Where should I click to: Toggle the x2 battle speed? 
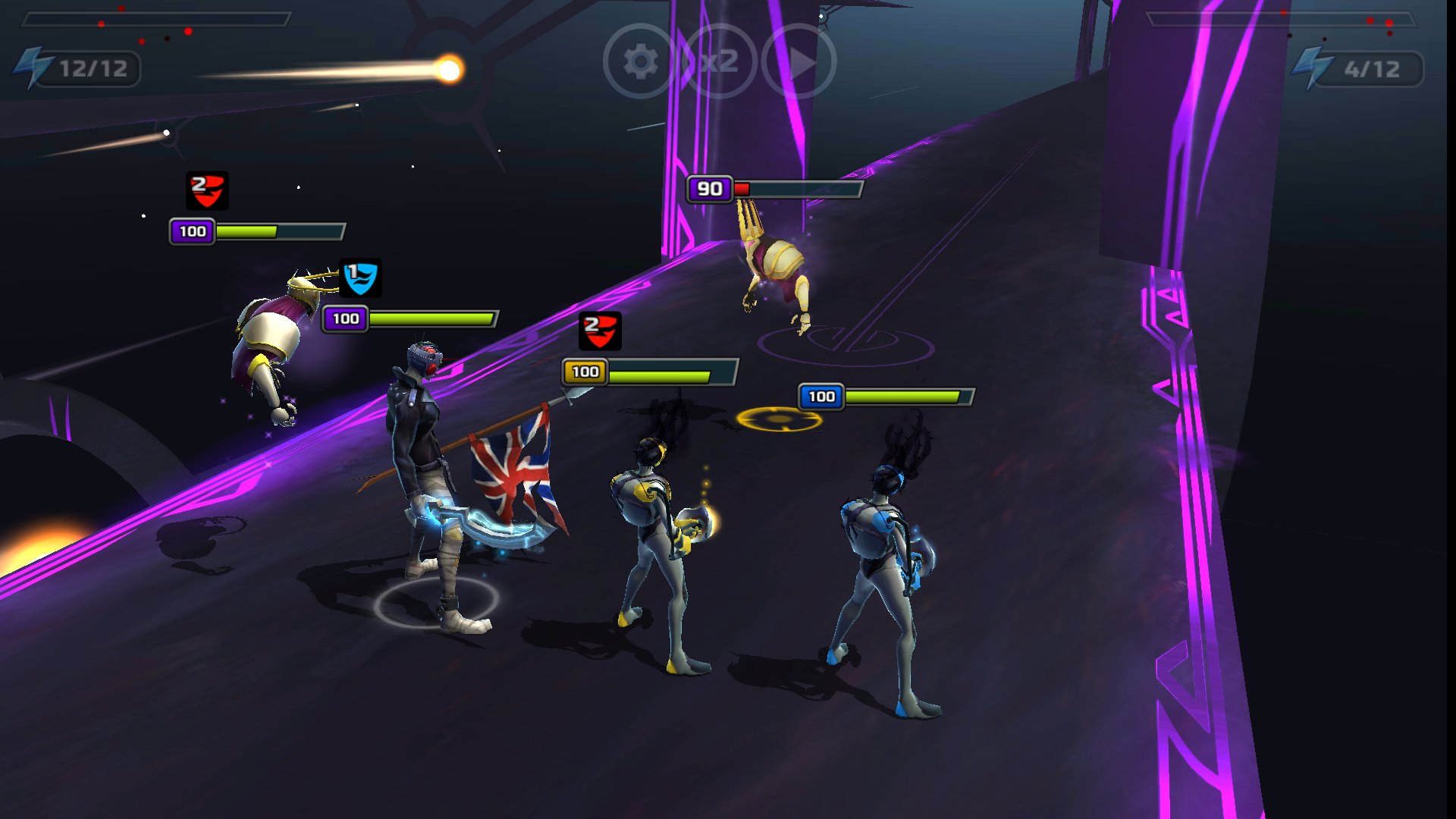(x=720, y=61)
